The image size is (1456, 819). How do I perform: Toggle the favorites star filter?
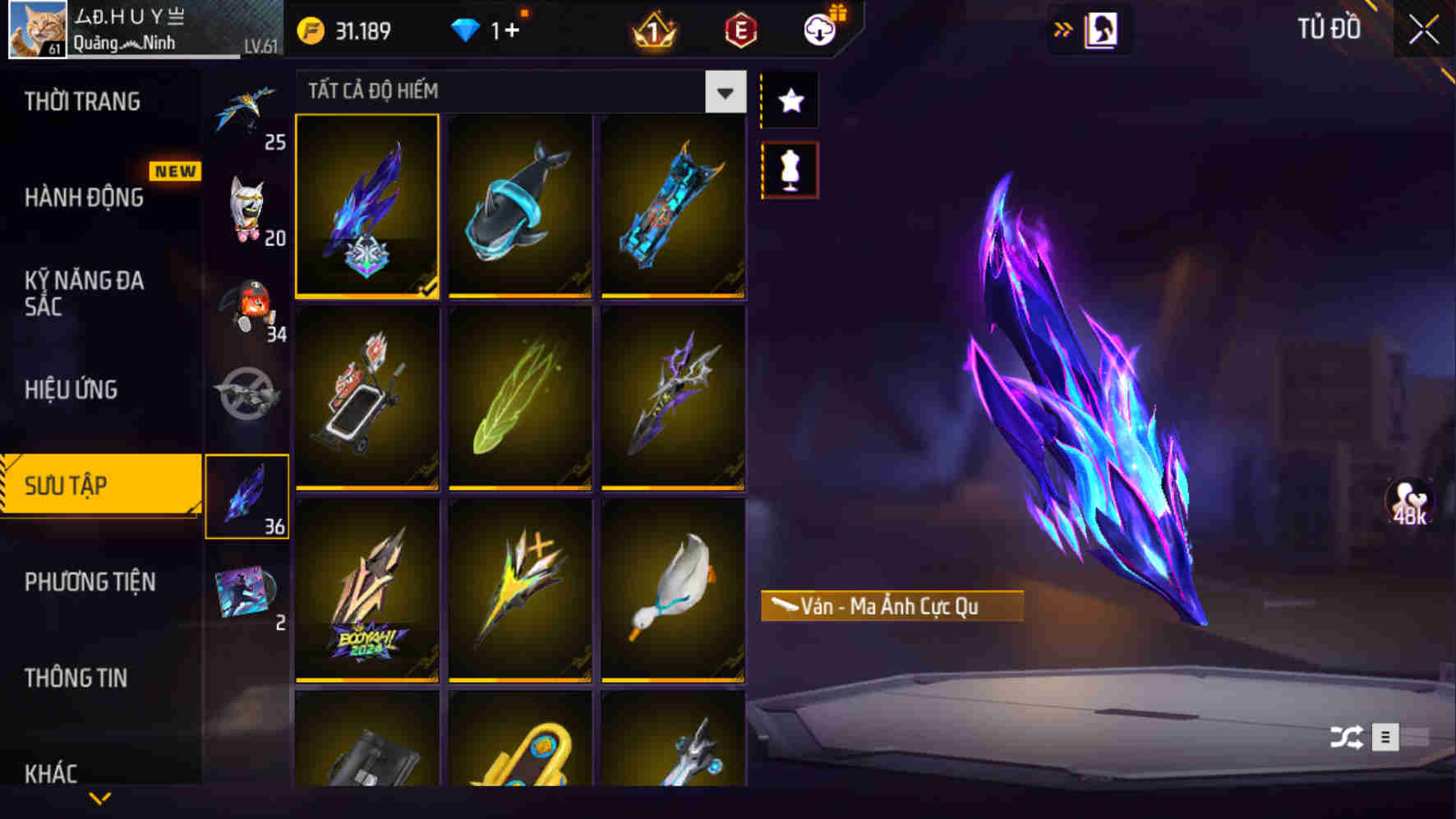coord(789,100)
